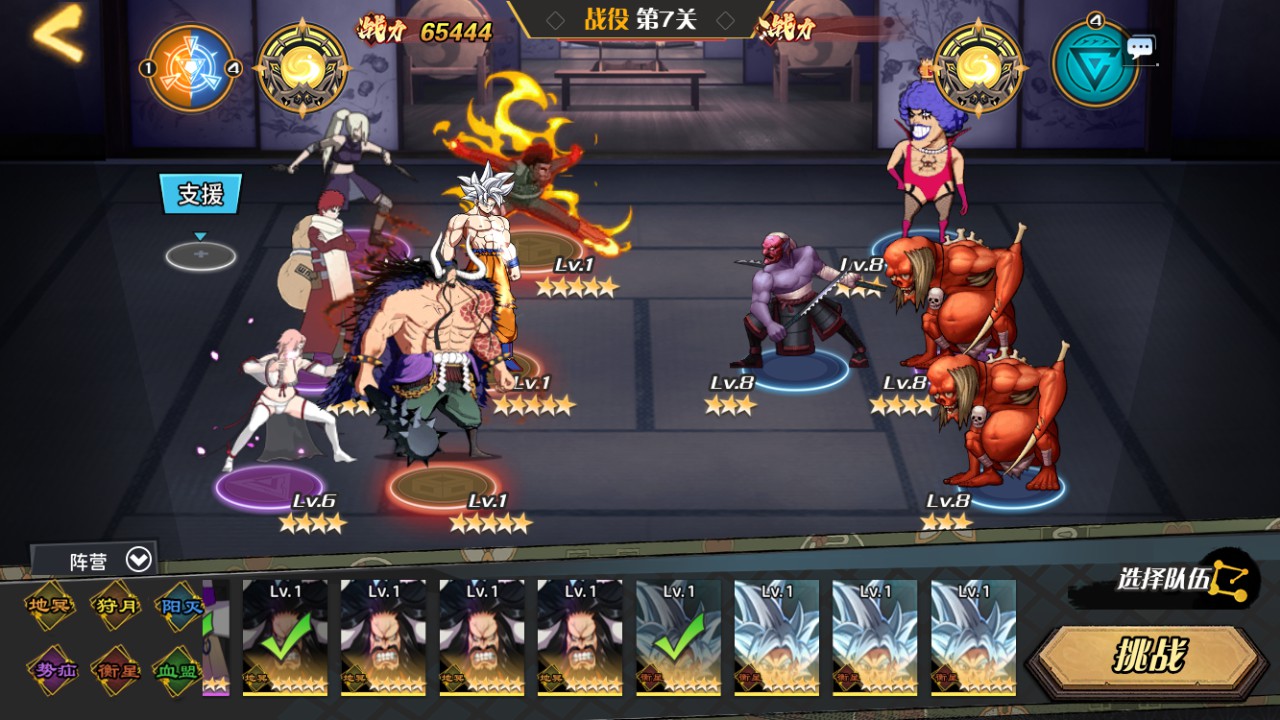
Task: Go back using the yellow arrow
Action: tap(58, 36)
